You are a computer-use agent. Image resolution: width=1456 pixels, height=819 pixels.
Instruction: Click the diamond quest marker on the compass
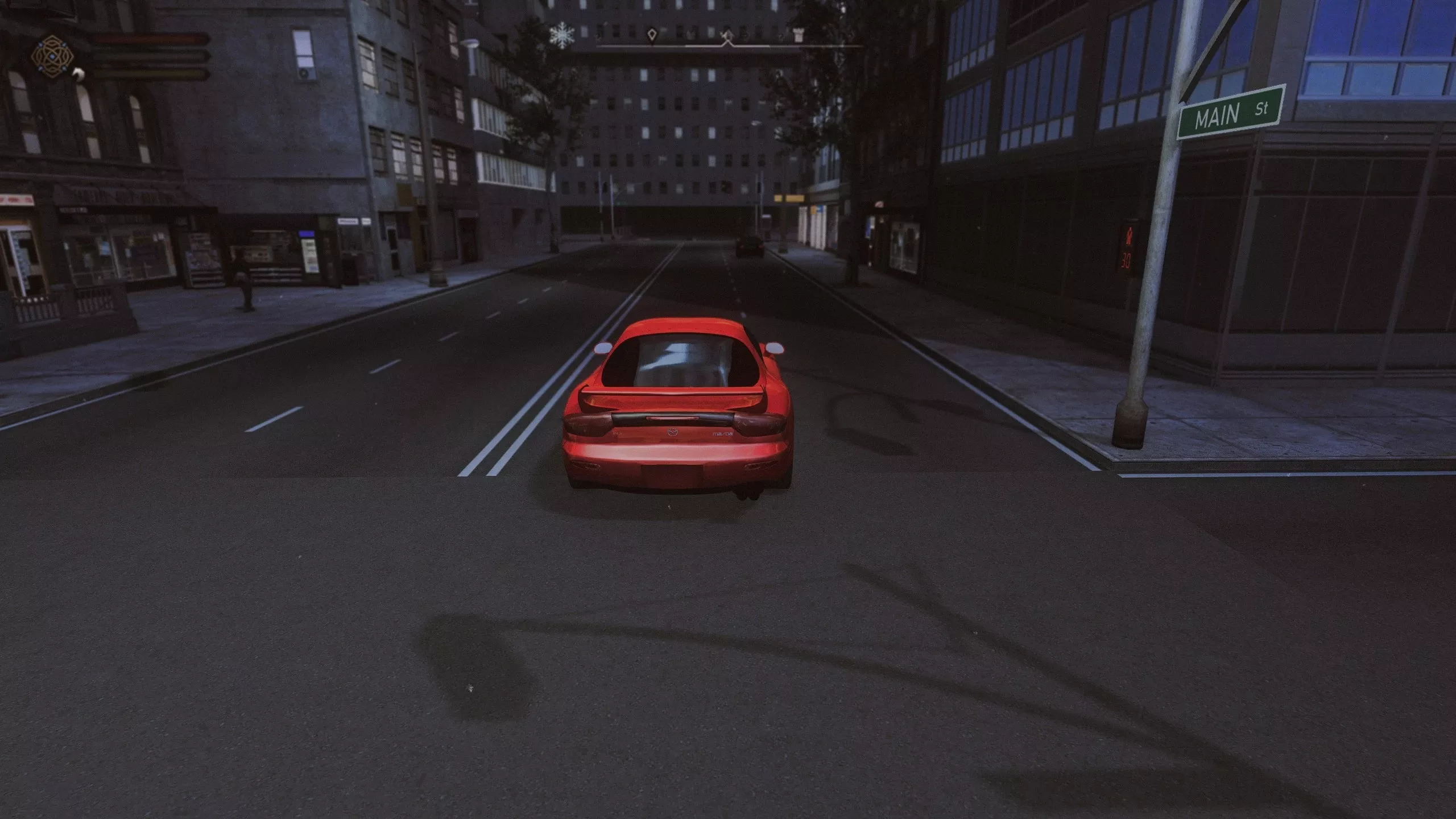pyautogui.click(x=652, y=35)
